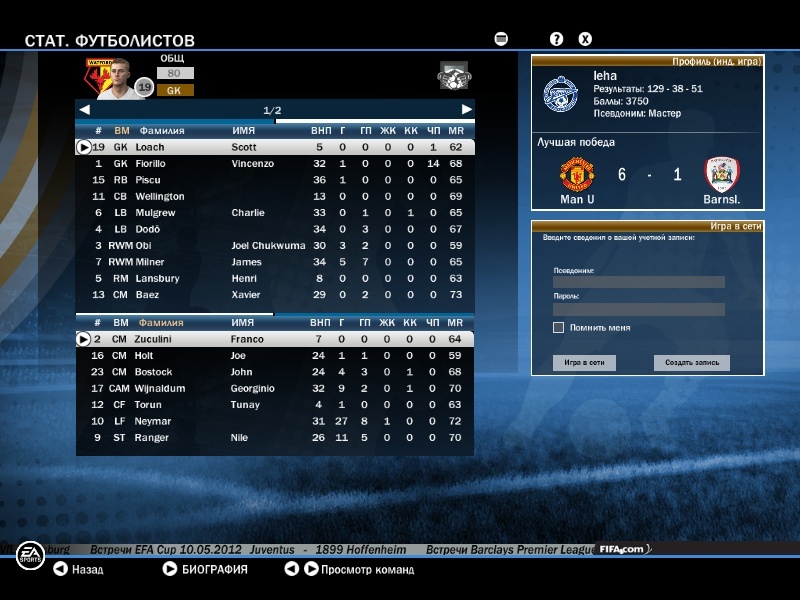The image size is (800, 600).
Task: Choose Wijnaldum Georginio row
Action: tap(275, 388)
